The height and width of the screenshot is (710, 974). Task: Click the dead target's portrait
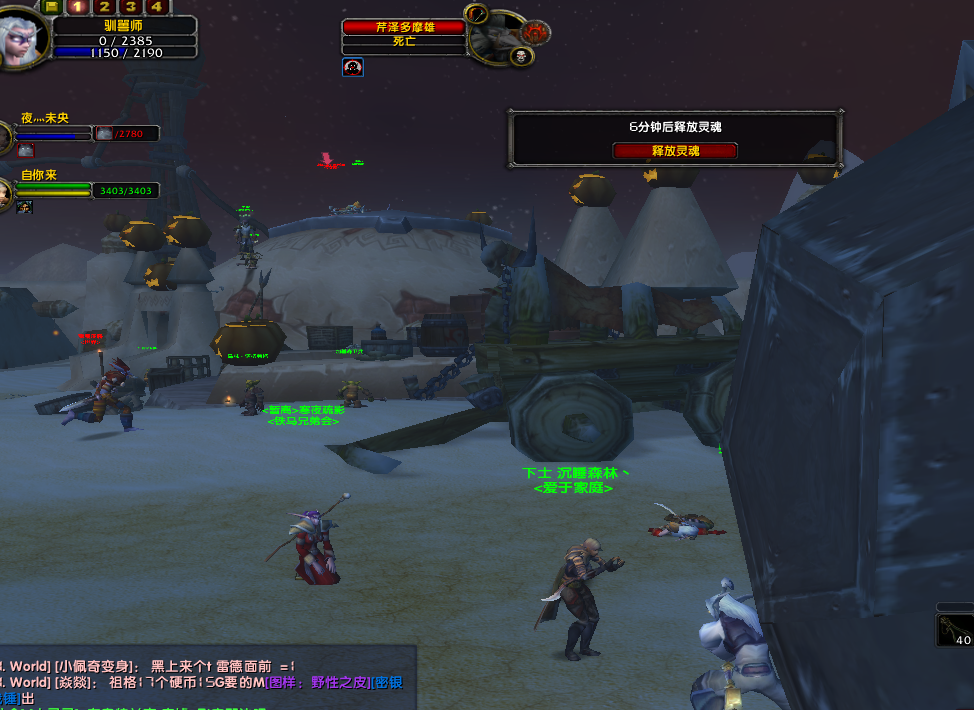pos(495,38)
